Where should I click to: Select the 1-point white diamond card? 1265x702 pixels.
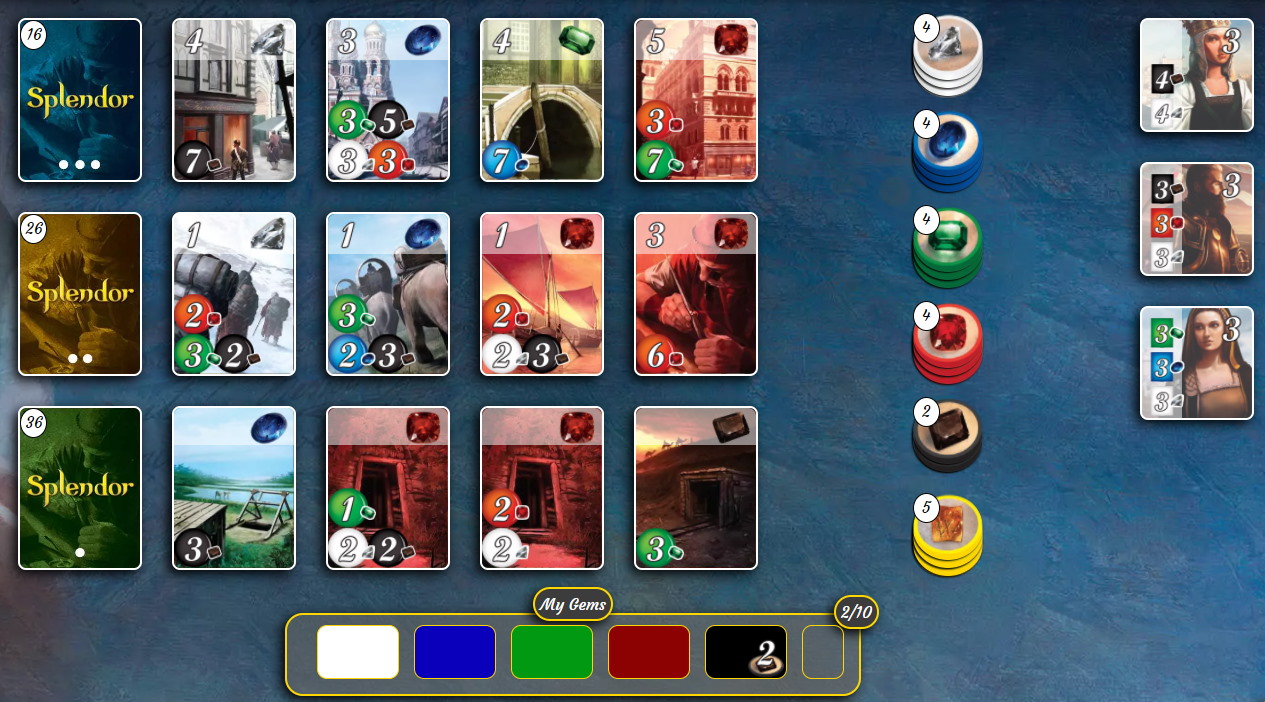point(234,294)
